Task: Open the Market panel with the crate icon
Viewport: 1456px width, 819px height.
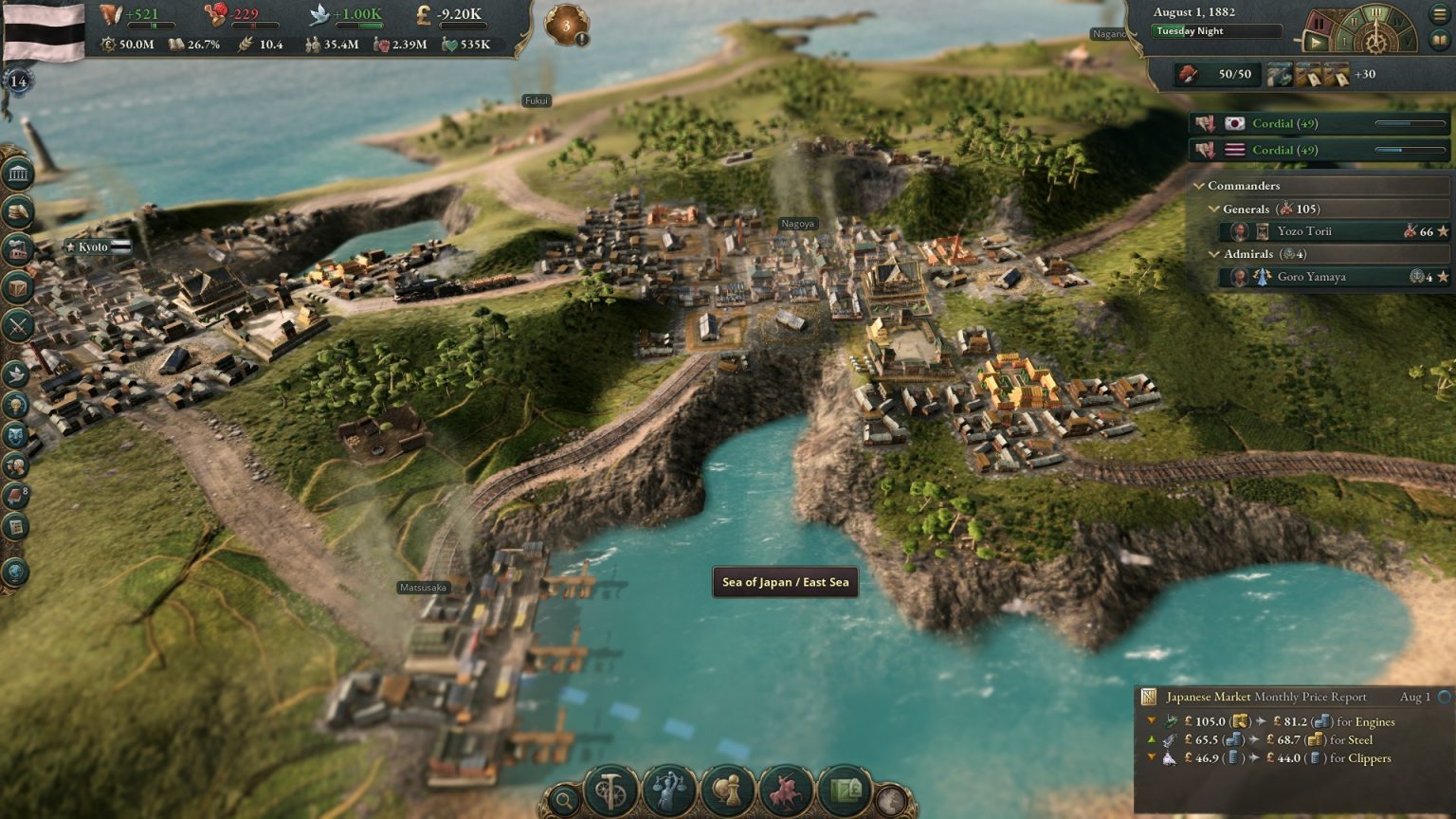Action: (x=18, y=287)
